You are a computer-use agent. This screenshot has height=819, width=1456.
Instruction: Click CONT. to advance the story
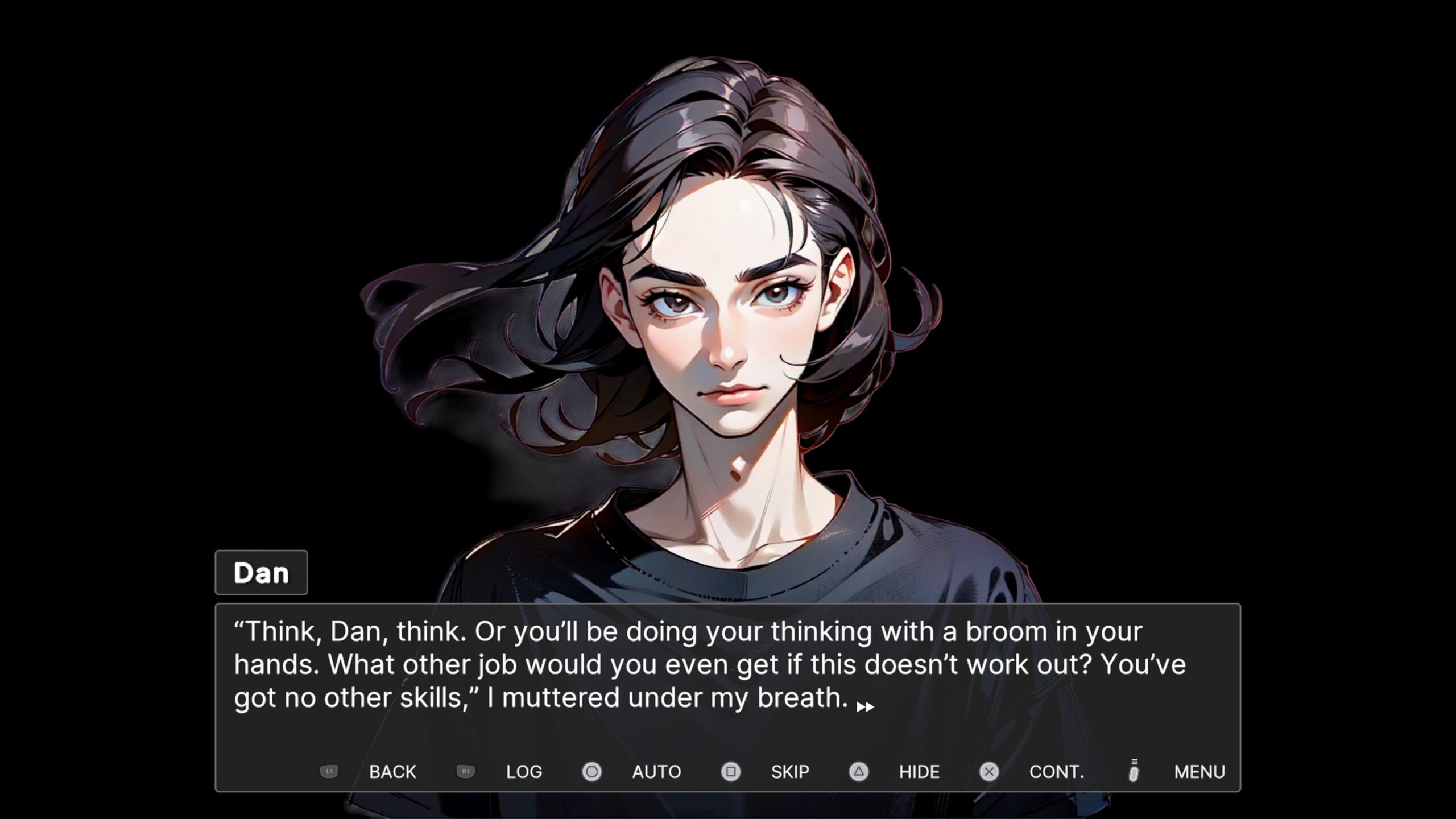1057,772
